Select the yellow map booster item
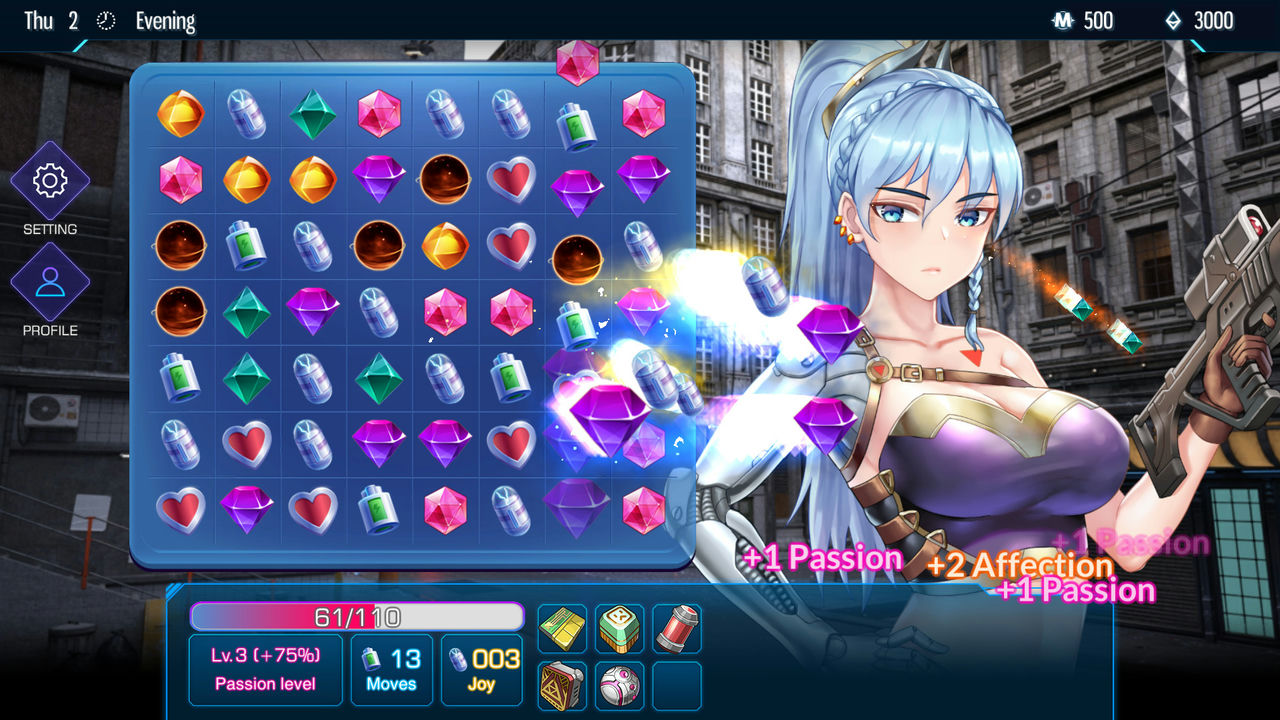This screenshot has width=1280, height=720. click(x=562, y=629)
